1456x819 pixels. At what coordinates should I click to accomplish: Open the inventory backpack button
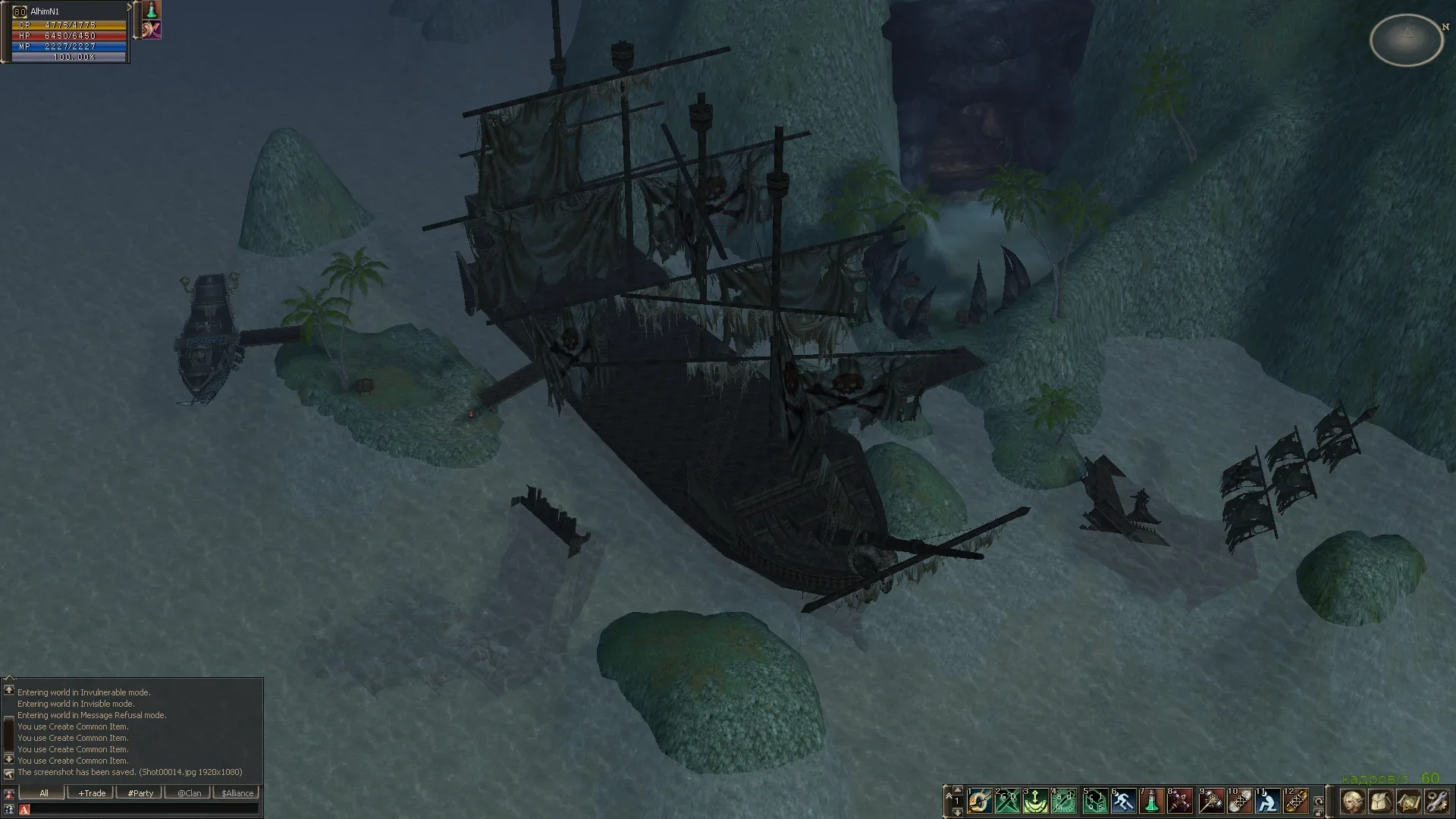pyautogui.click(x=1380, y=802)
